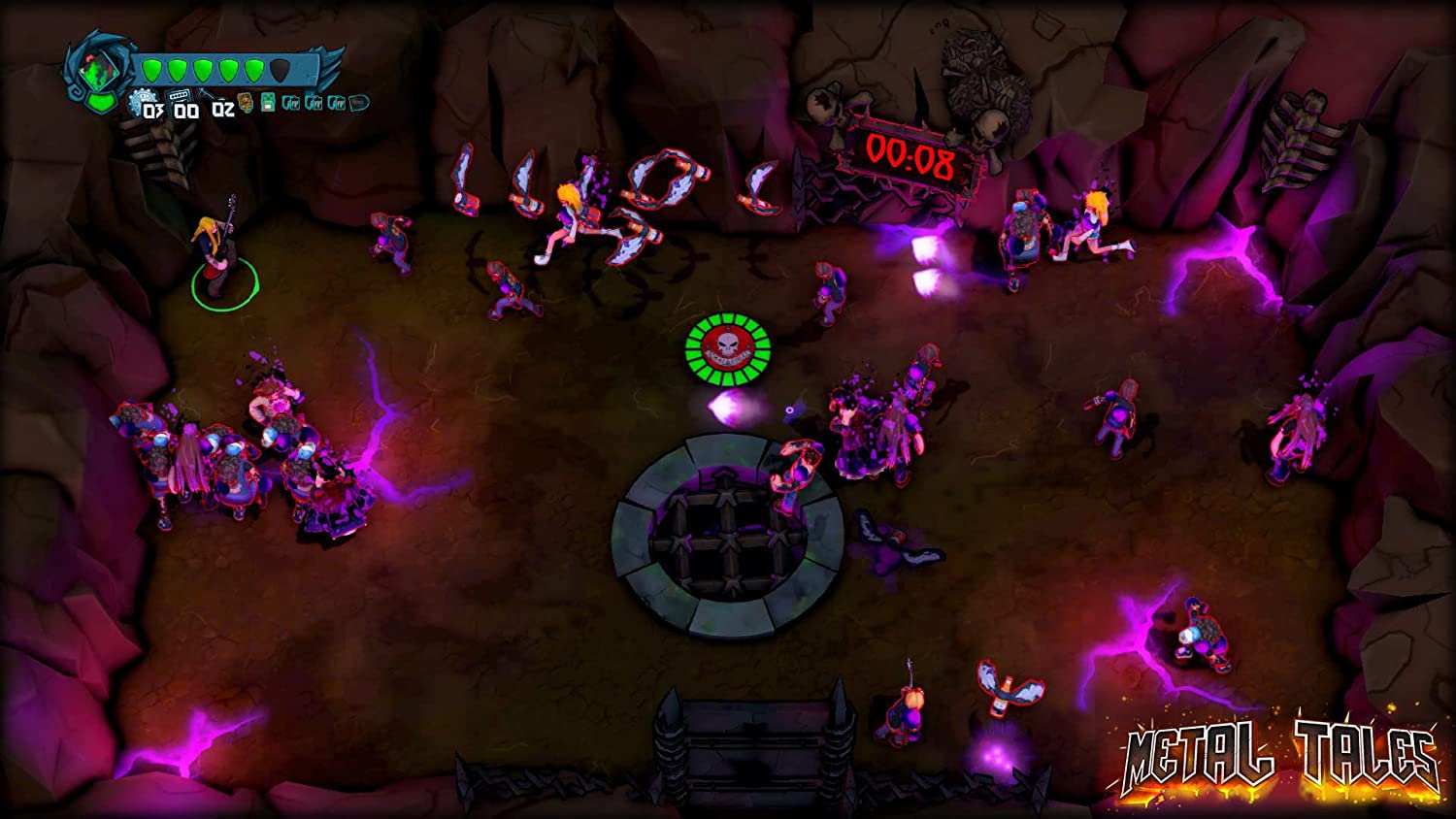Click the darkened sixth health shield pip

point(280,69)
